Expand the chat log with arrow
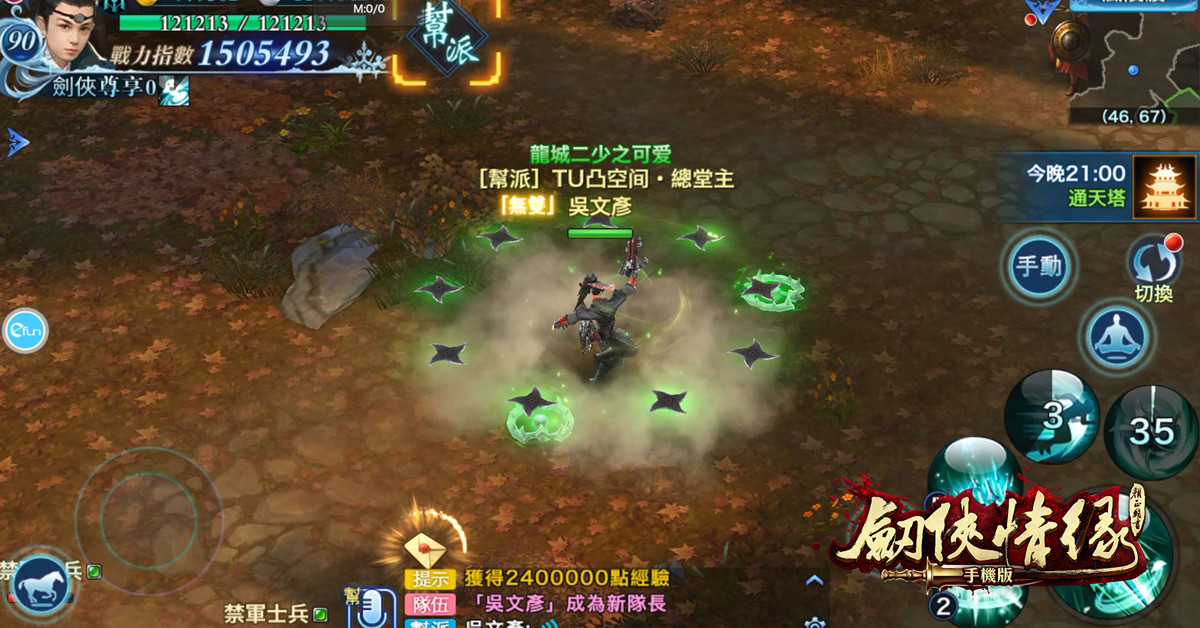Image resolution: width=1200 pixels, height=628 pixels. click(x=814, y=580)
